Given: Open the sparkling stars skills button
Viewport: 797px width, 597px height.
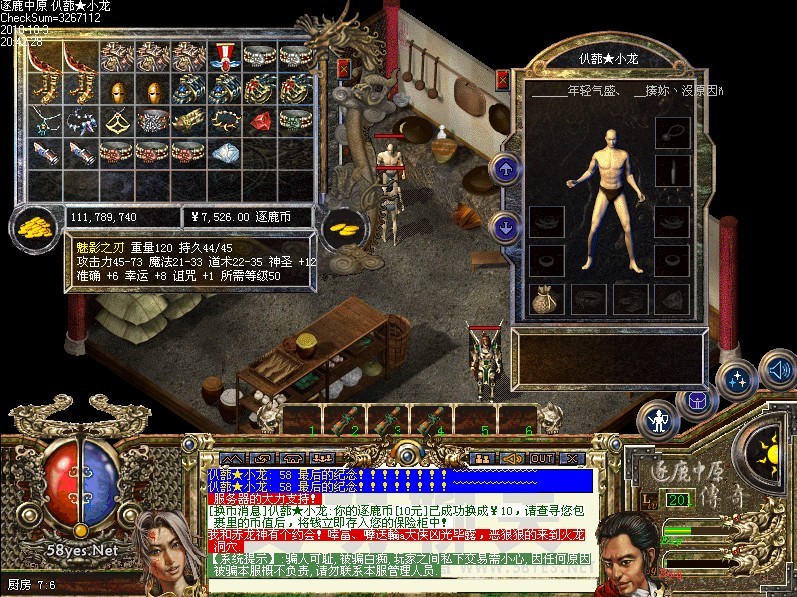Looking at the screenshot, I should click(x=738, y=379).
